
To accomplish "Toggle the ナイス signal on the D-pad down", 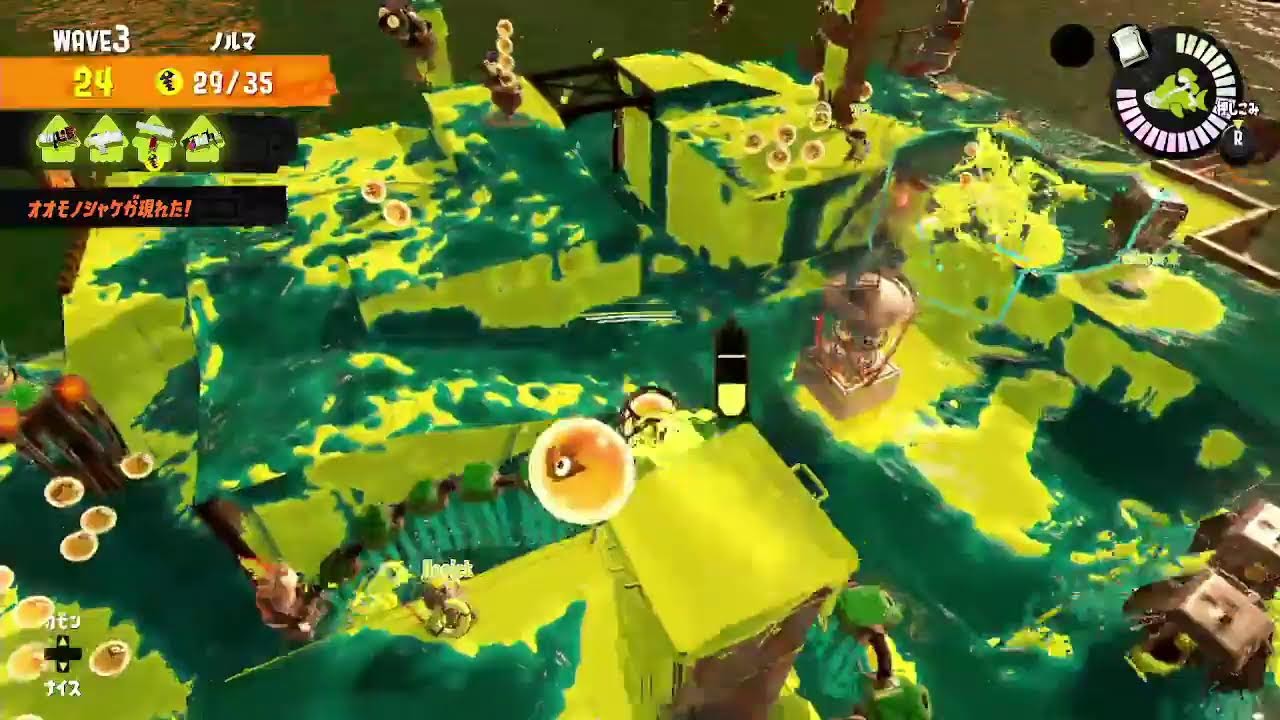I will click(x=63, y=686).
